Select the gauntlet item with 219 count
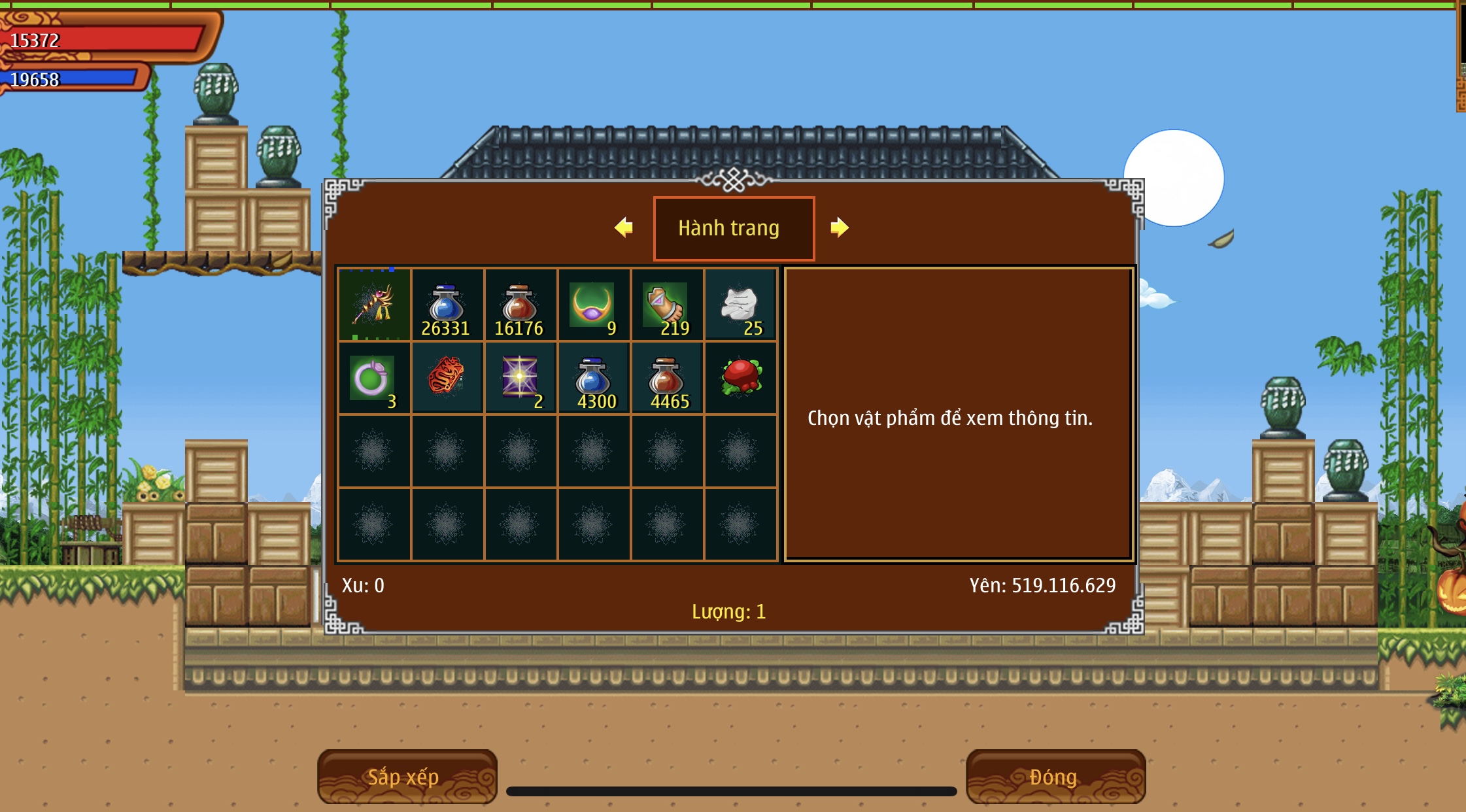Viewport: 1466px width, 812px height. point(667,305)
